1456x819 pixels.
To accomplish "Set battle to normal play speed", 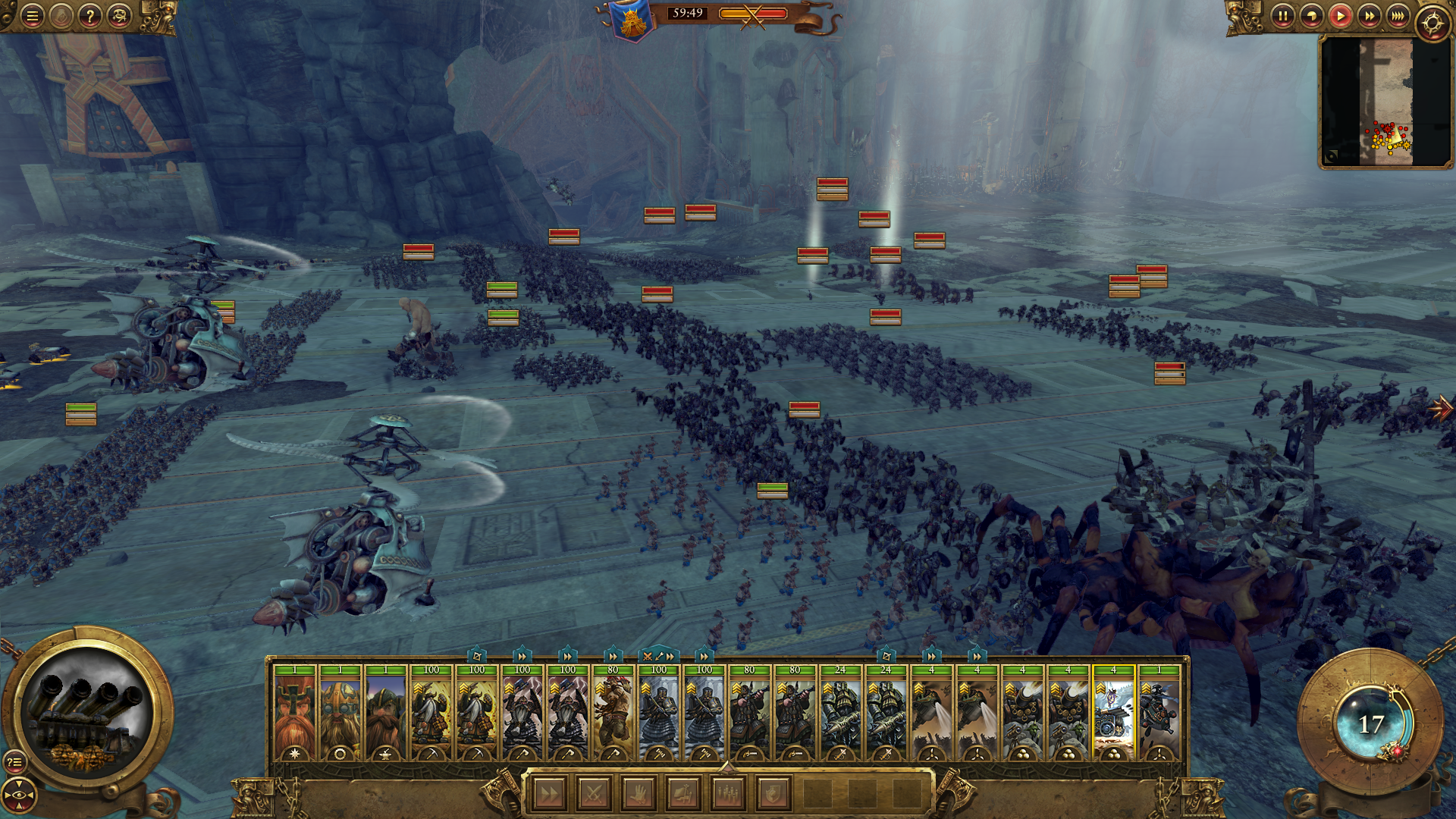I will pos(1340,16).
